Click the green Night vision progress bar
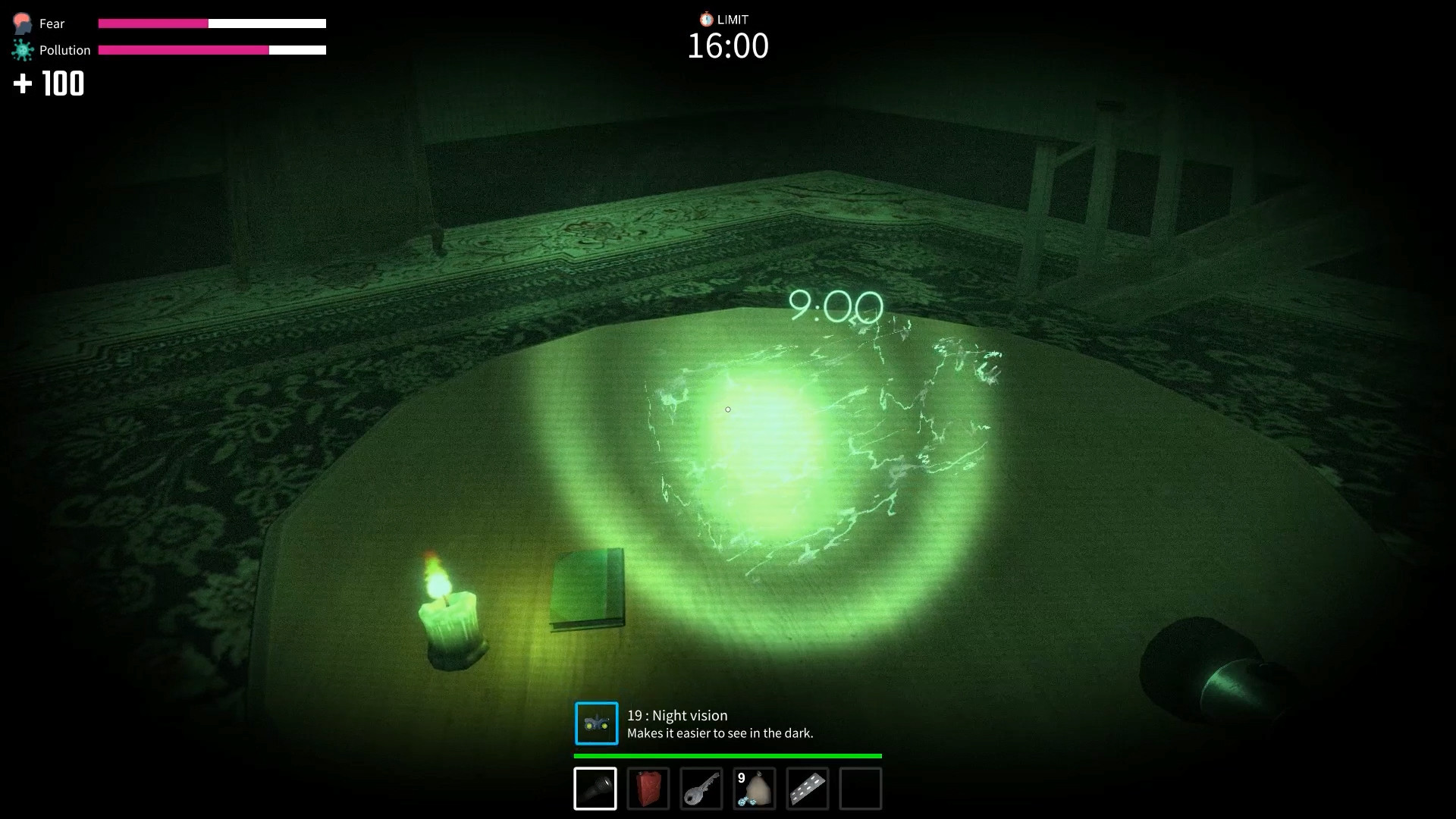The width and height of the screenshot is (1456, 819). pos(727,756)
